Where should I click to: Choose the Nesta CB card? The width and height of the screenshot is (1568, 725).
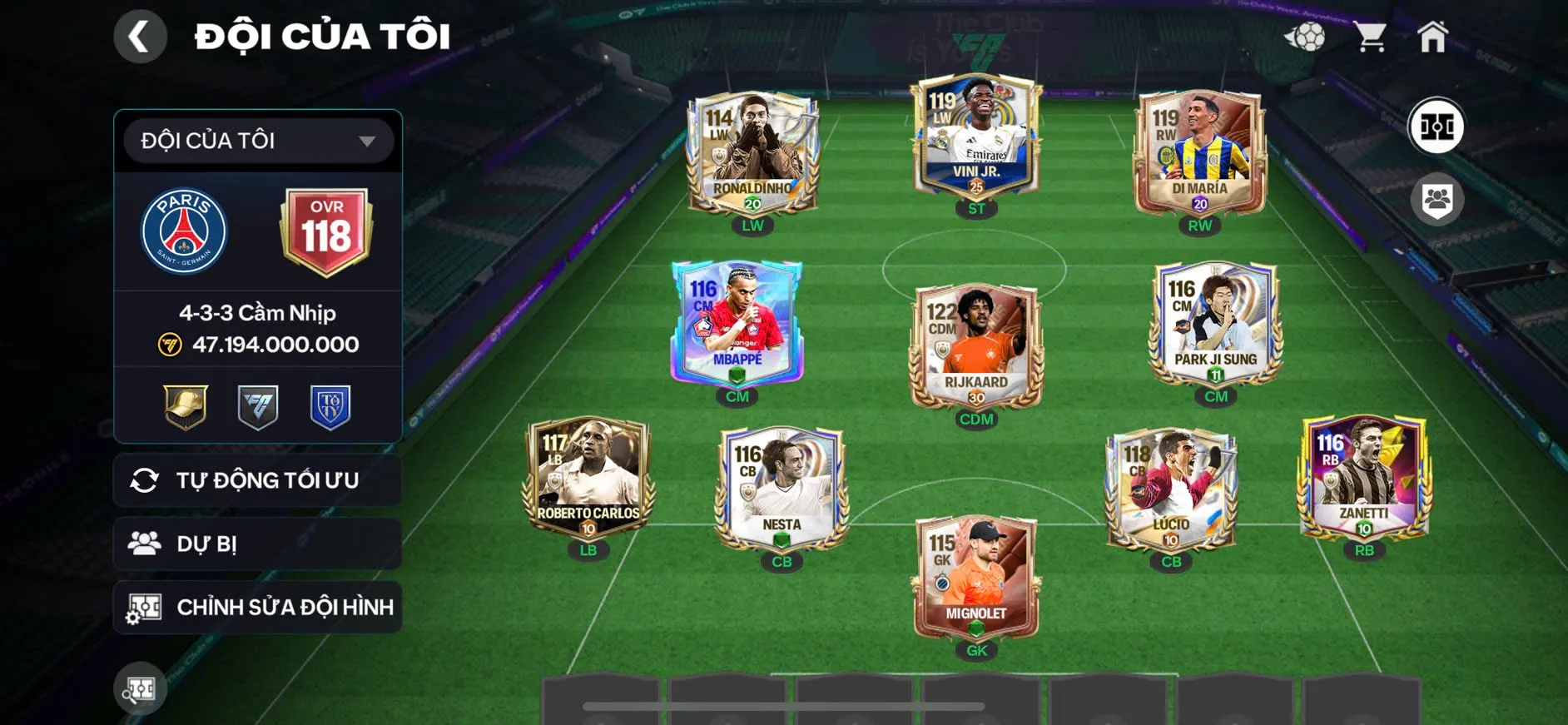pos(782,489)
